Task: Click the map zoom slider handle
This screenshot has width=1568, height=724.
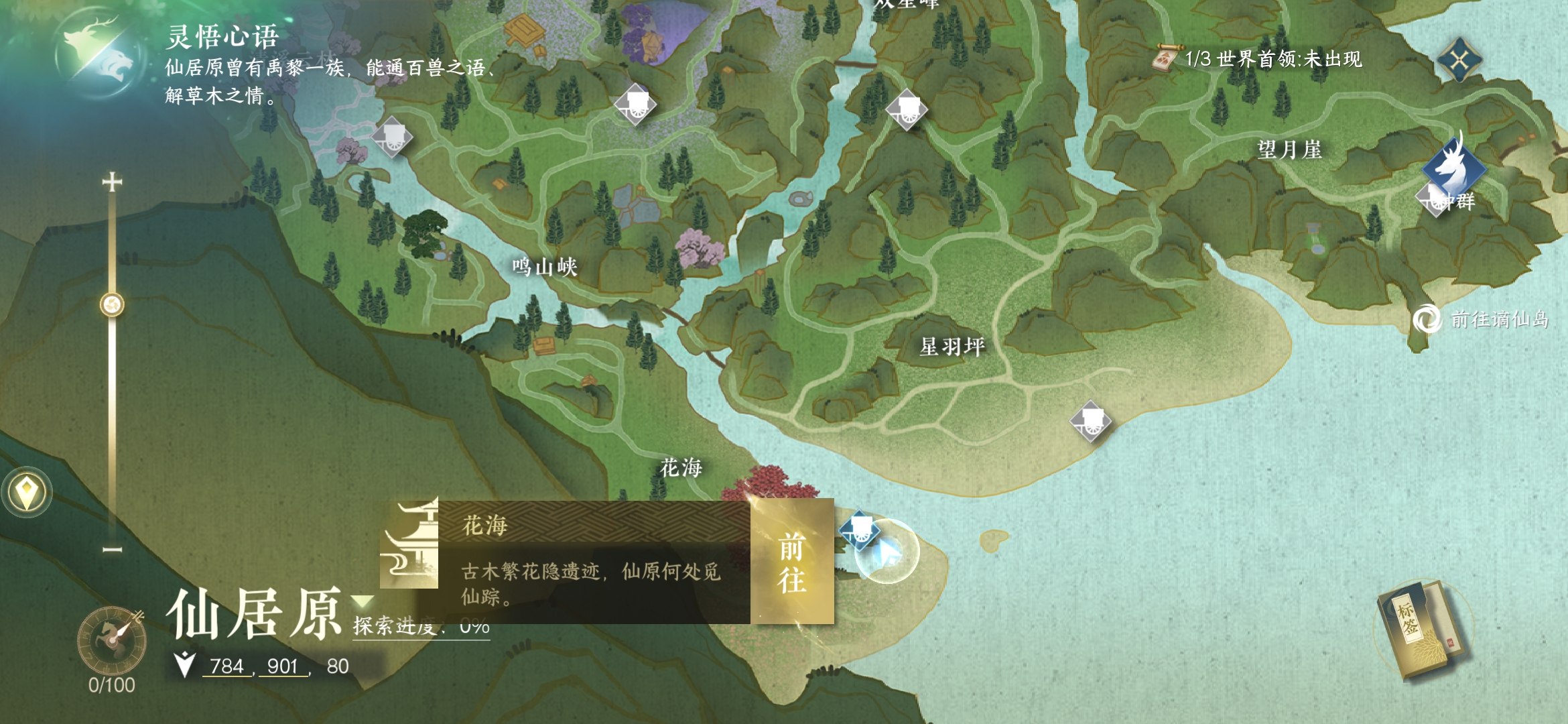Action: (x=112, y=305)
